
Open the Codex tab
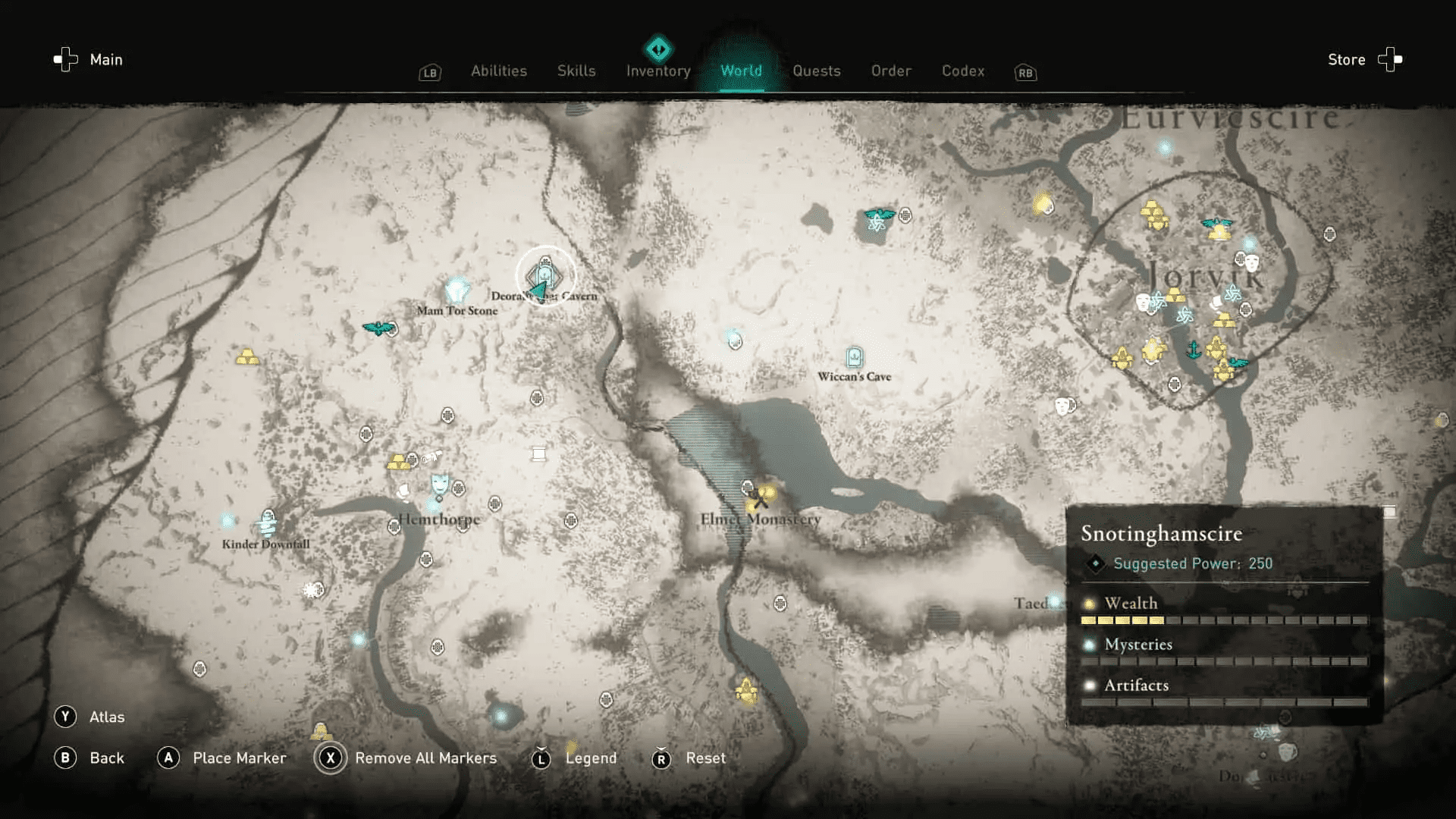pos(963,71)
